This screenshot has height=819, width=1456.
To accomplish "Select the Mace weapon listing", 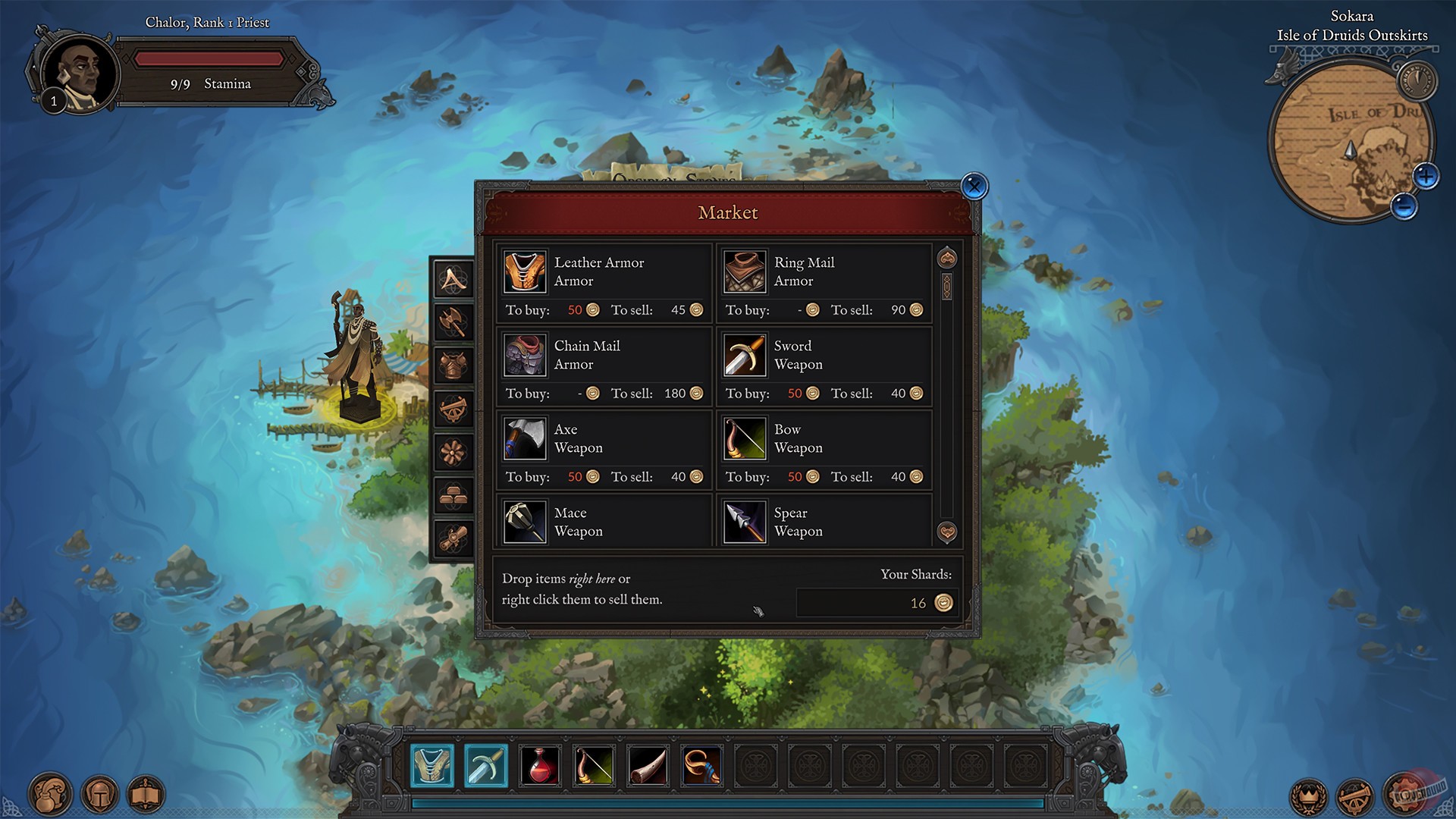I will [x=604, y=522].
